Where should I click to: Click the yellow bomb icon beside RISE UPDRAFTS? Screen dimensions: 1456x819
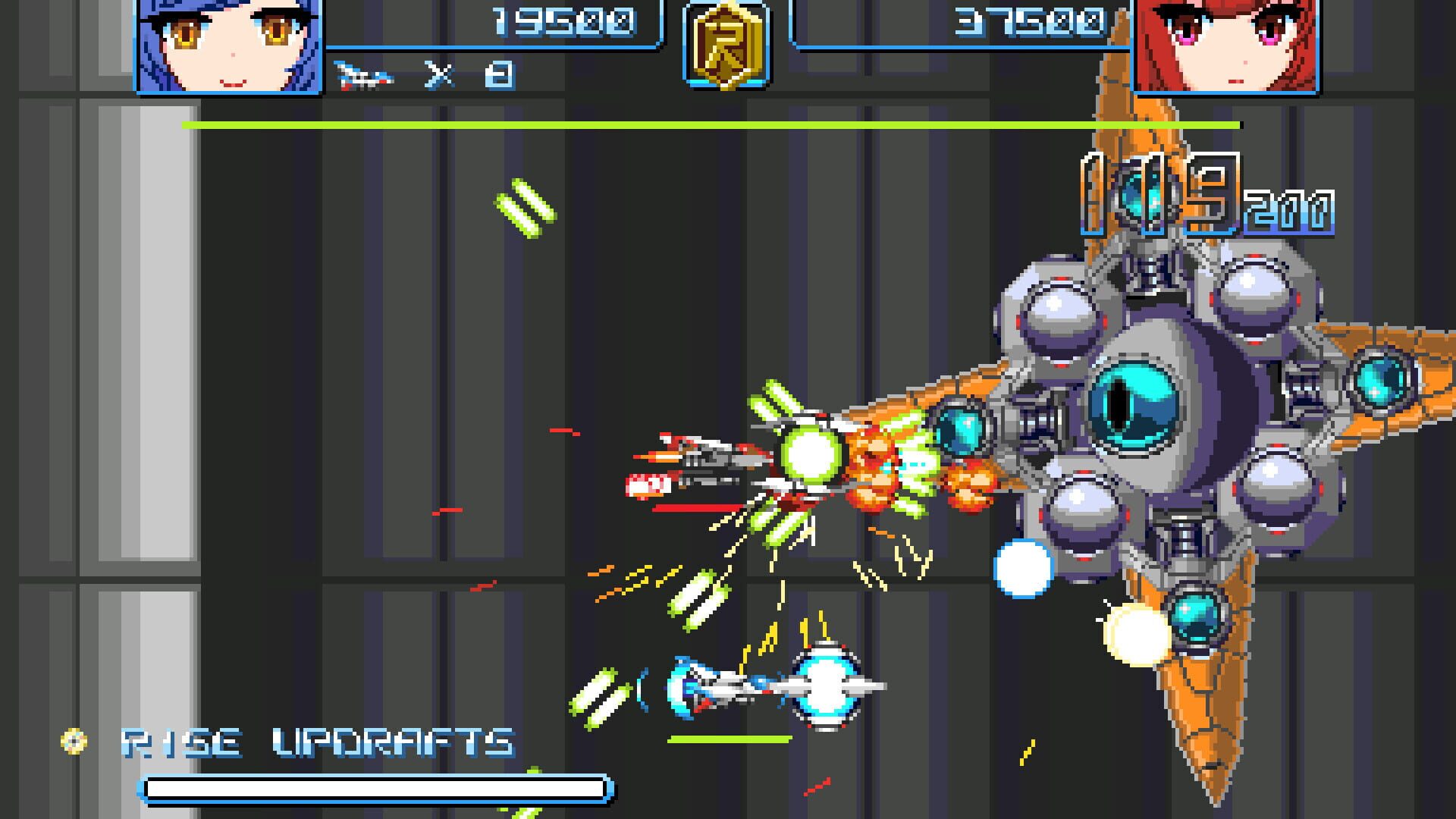pos(74,739)
